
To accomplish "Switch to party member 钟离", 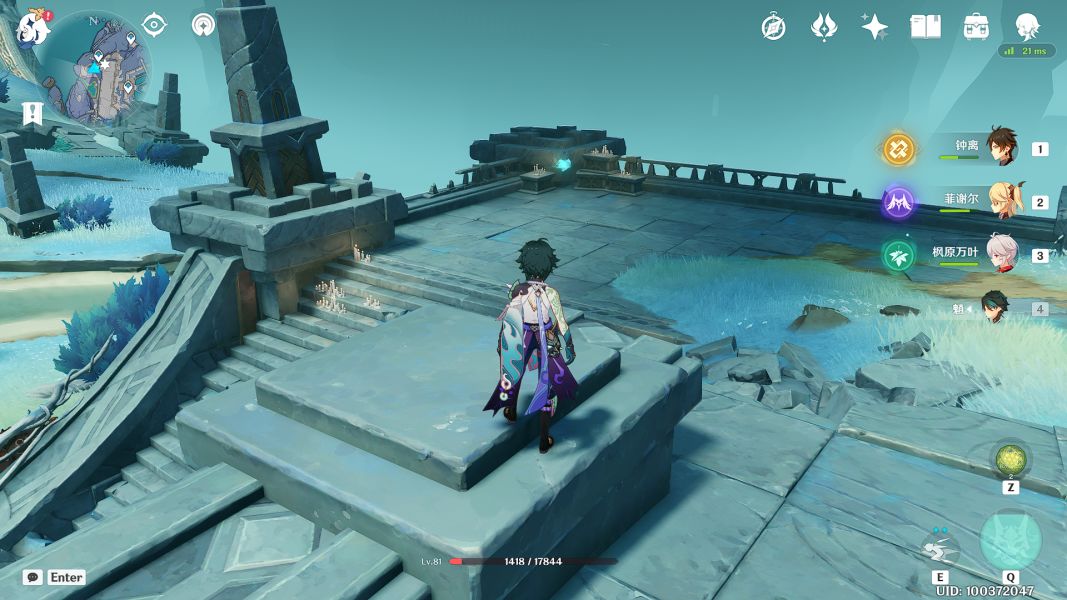I will [1001, 147].
